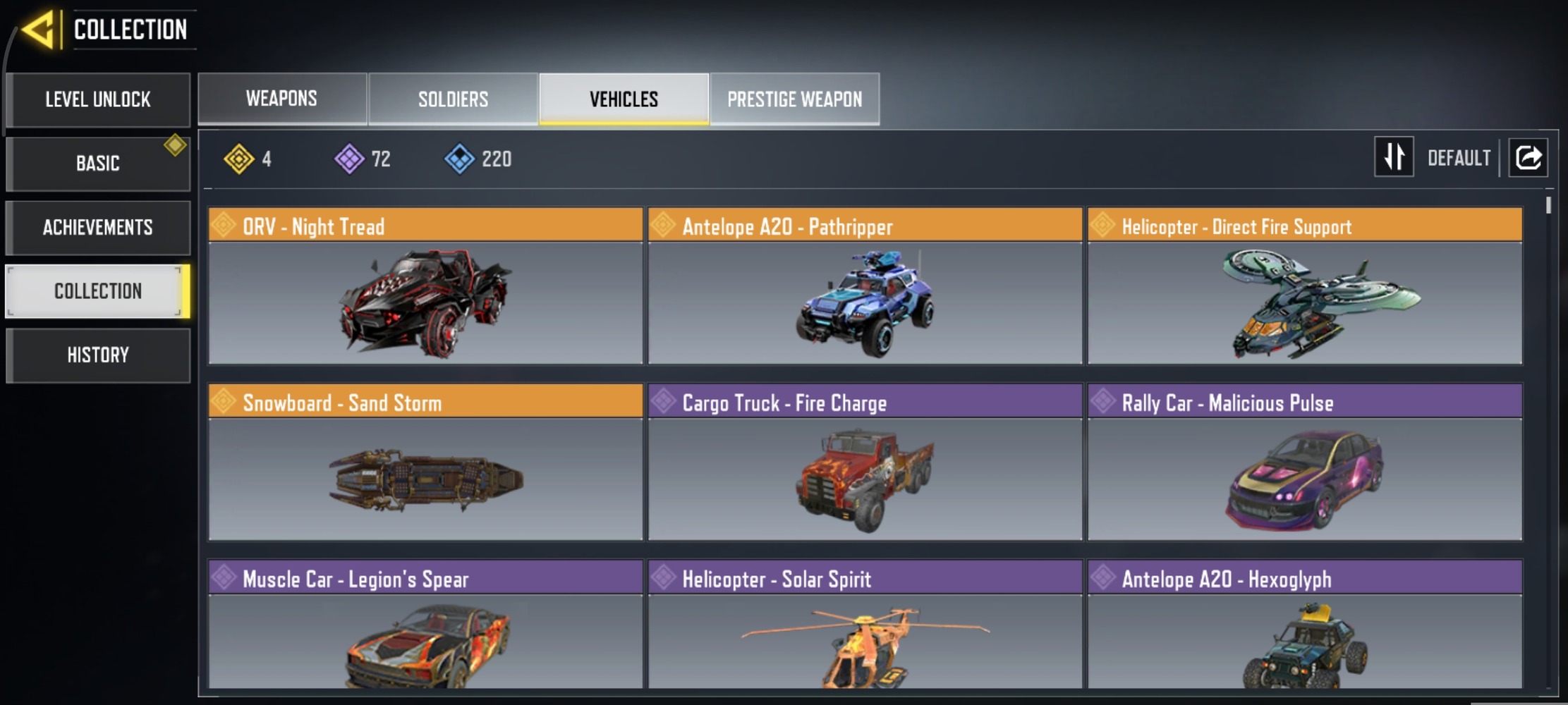Switch to the Soldiers tab

click(x=453, y=99)
